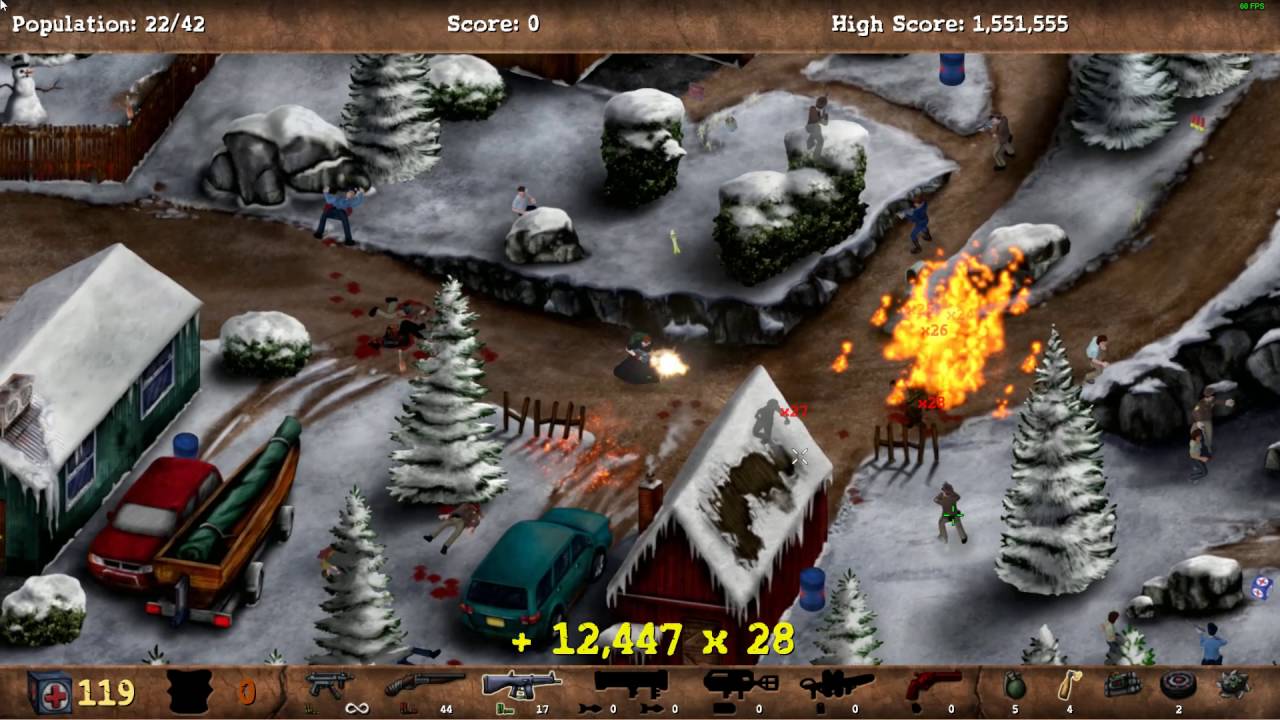This screenshot has height=720, width=1280.
Task: Select the submachine gun weapon
Action: click(x=329, y=685)
